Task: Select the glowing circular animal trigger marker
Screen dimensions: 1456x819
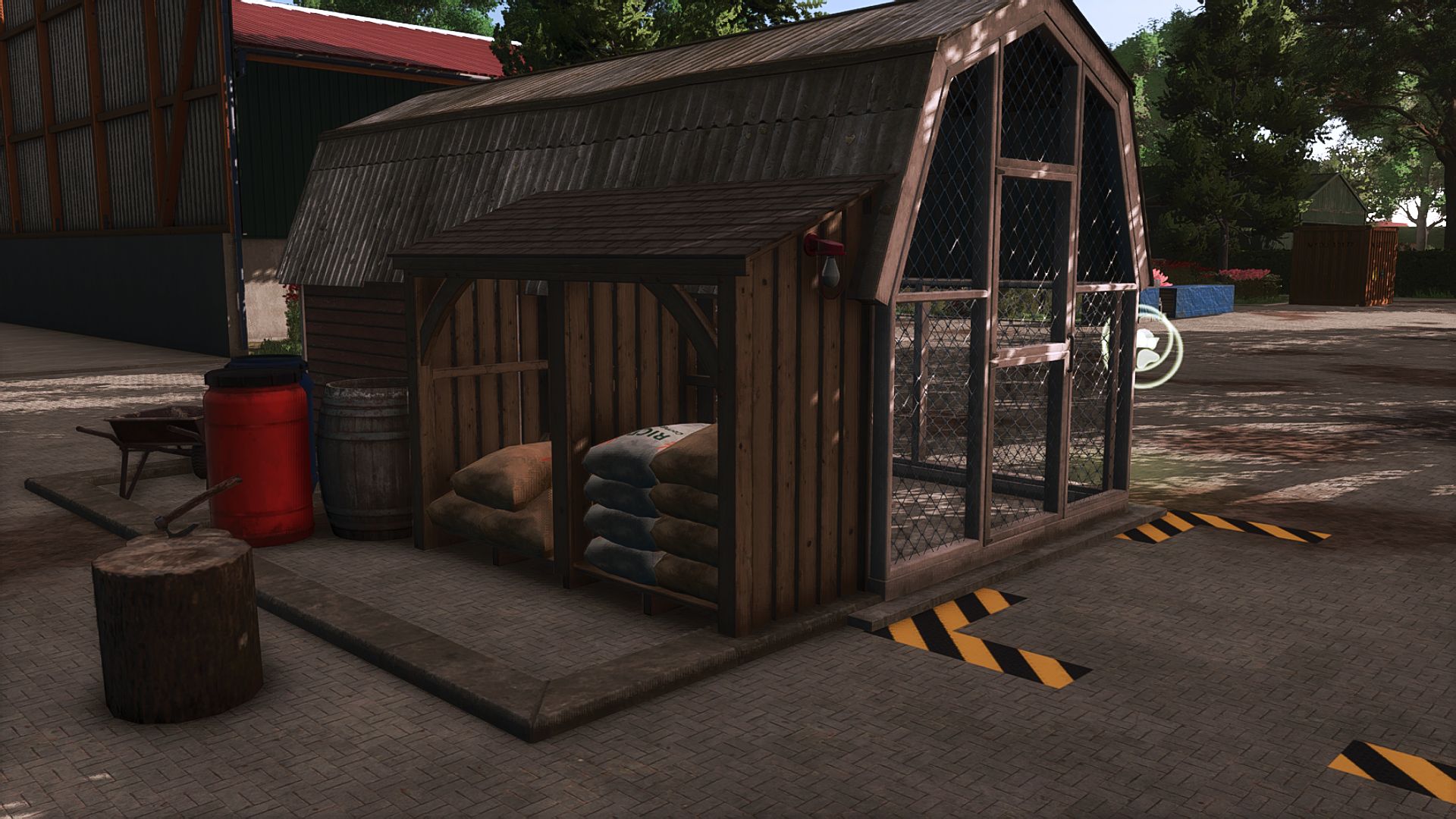Action: tap(1151, 347)
